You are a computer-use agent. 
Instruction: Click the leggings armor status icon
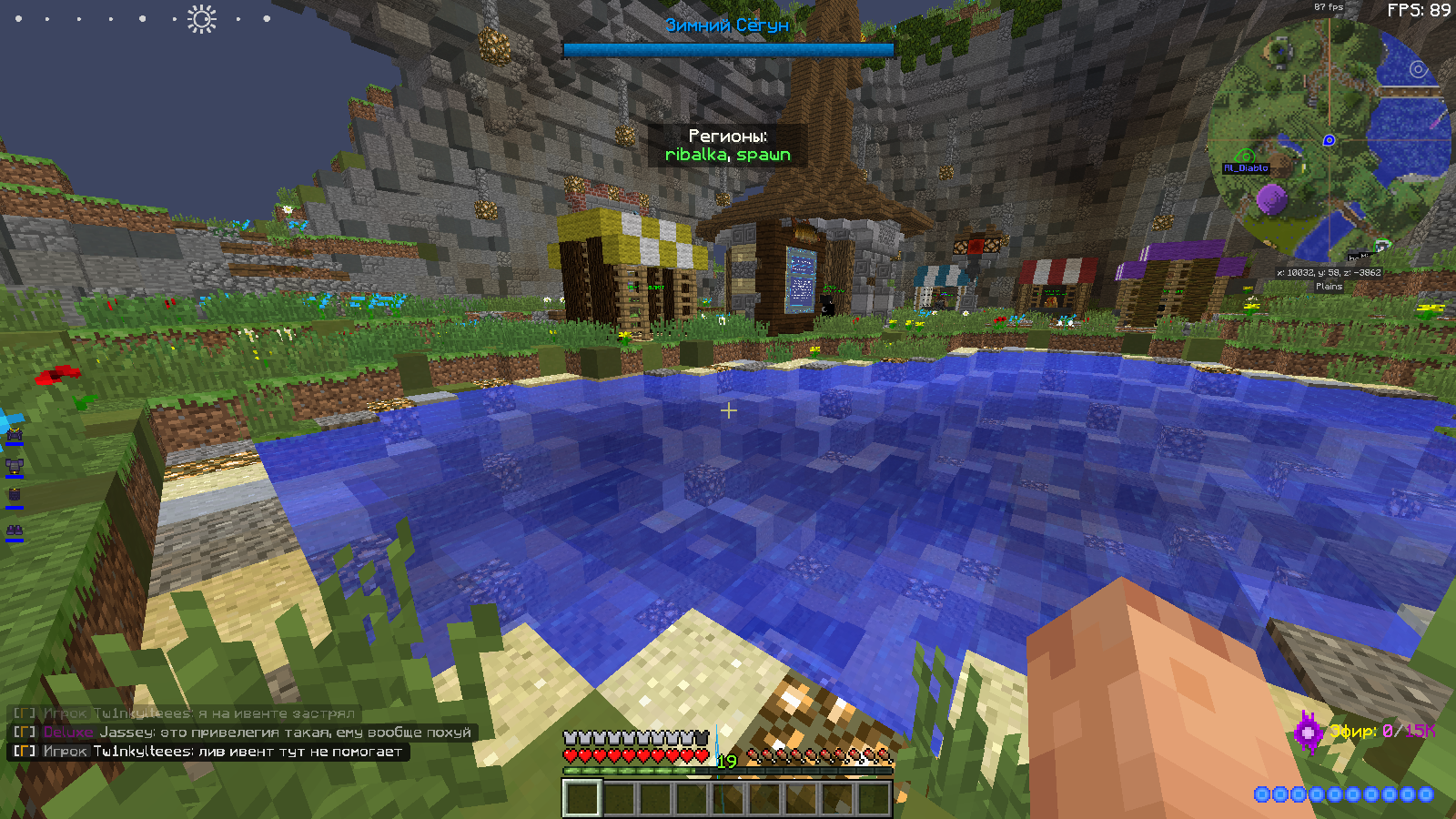click(x=14, y=497)
